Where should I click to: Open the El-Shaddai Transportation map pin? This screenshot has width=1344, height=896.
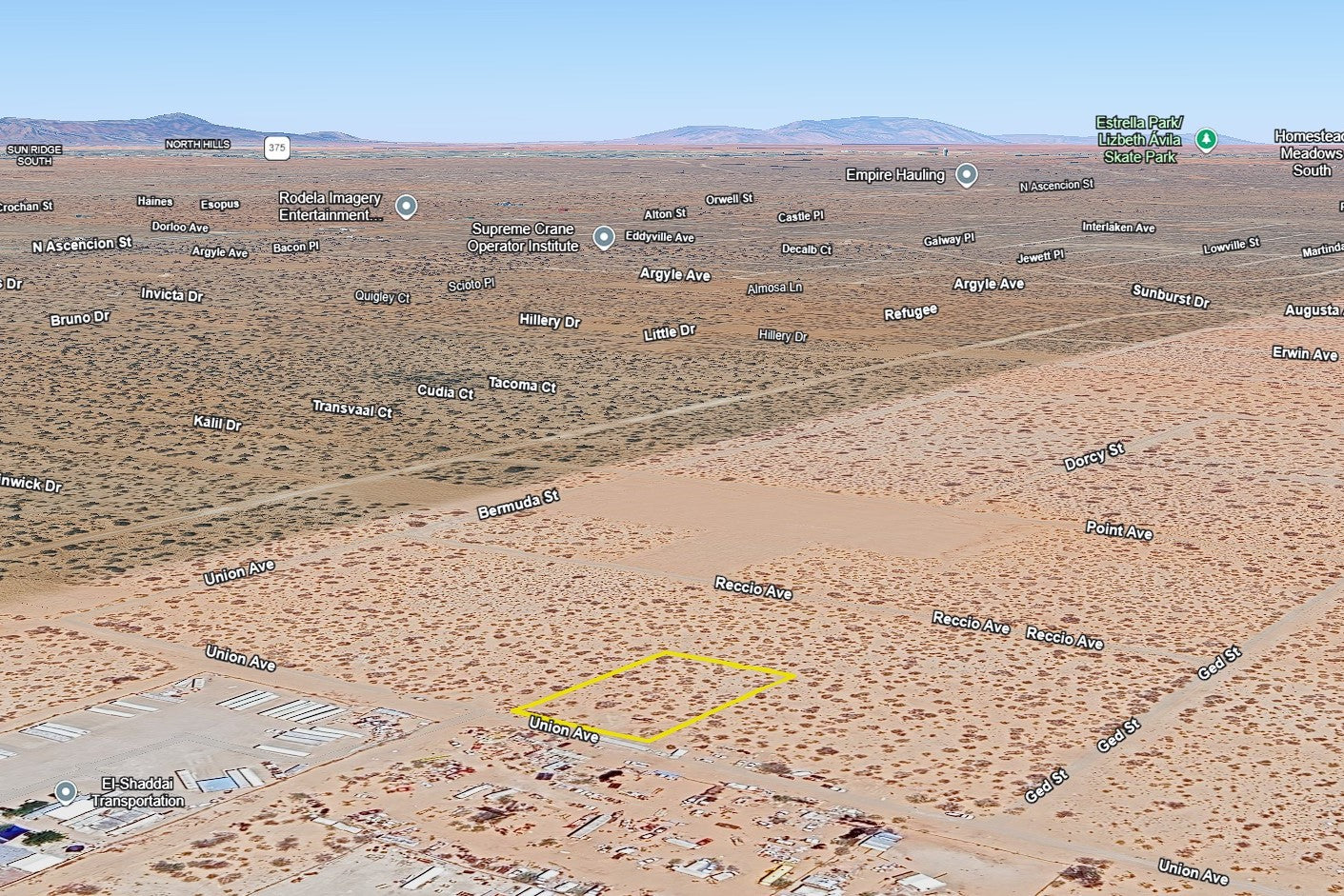tap(66, 792)
